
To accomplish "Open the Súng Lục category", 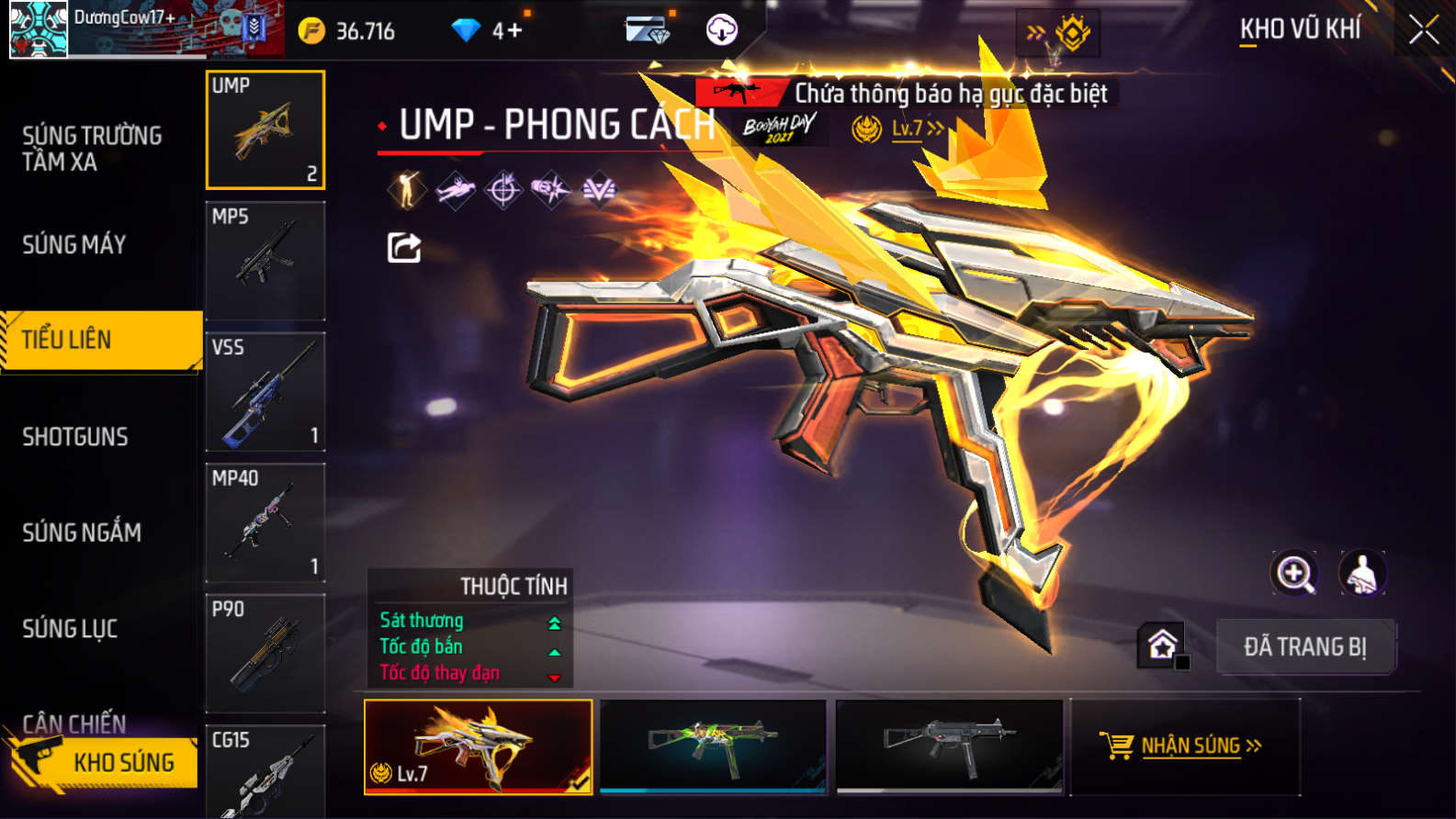I will point(70,629).
